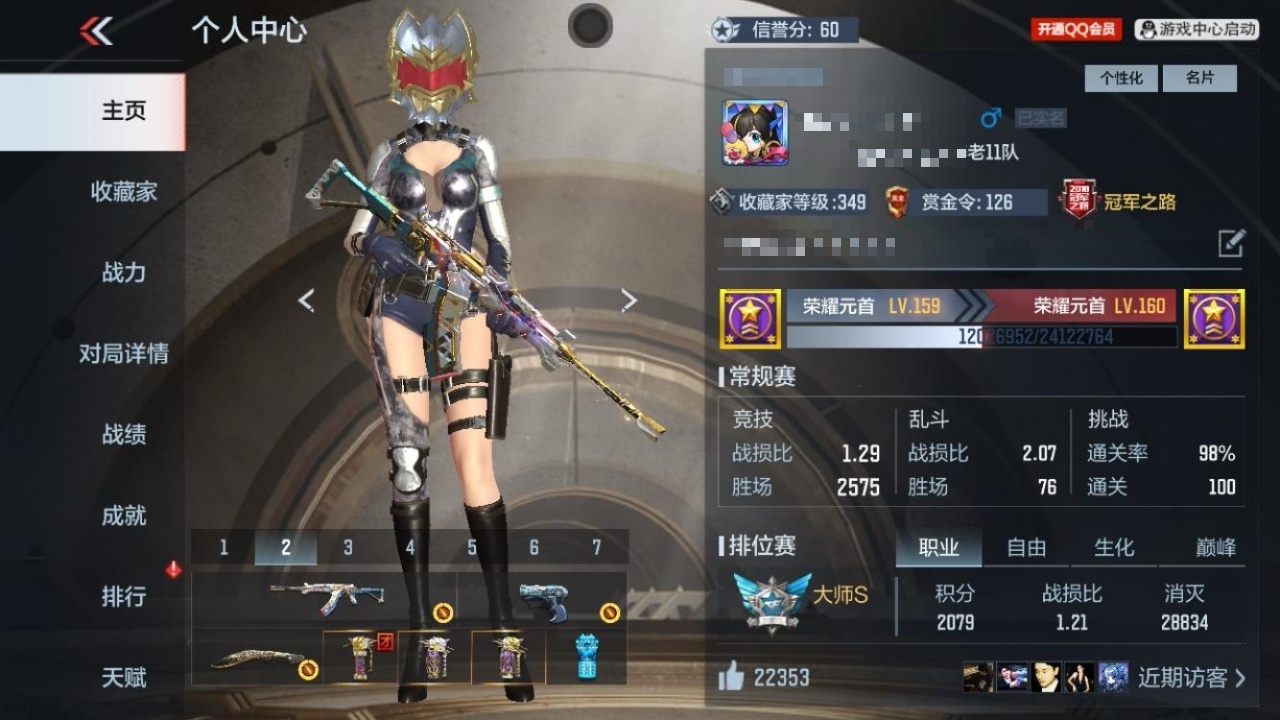Give a like with the thumbs-up icon
This screenshot has width=1280, height=720.
[x=732, y=677]
